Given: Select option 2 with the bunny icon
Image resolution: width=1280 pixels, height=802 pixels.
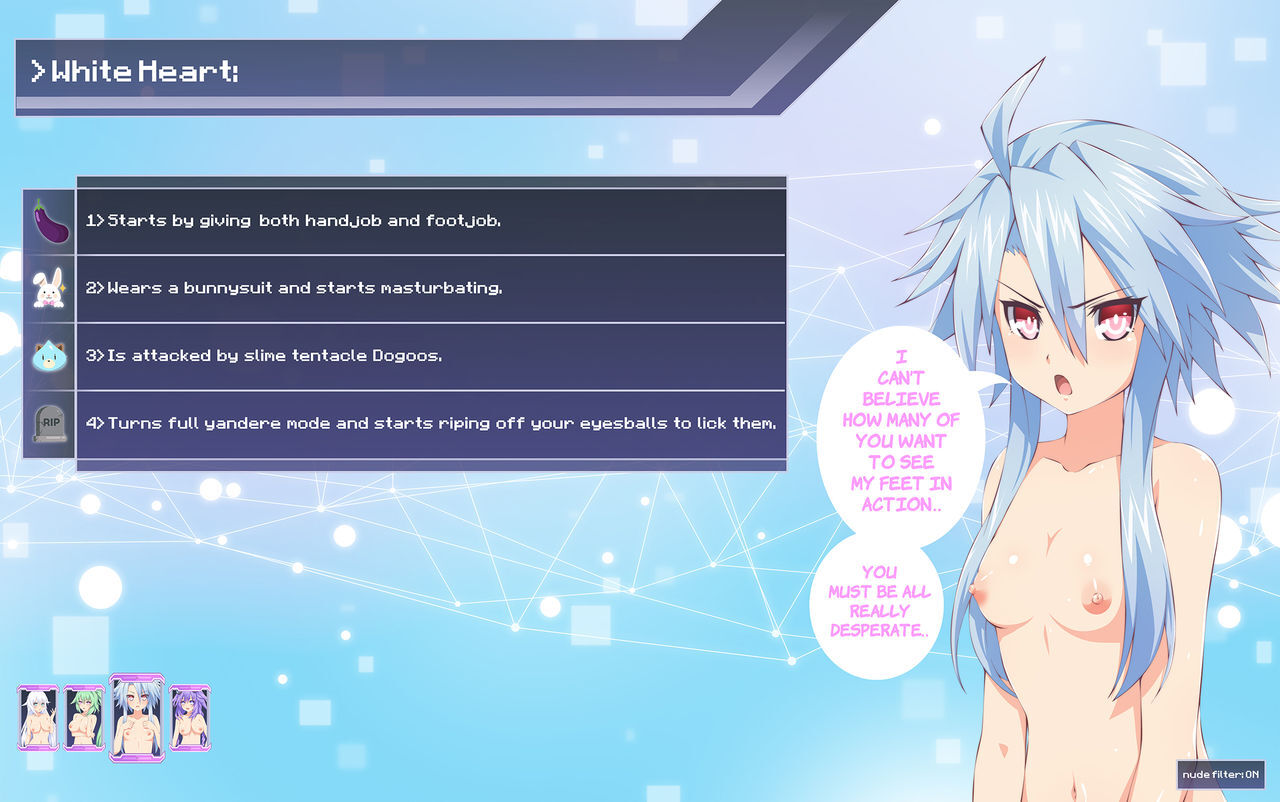Looking at the screenshot, I should point(430,289).
